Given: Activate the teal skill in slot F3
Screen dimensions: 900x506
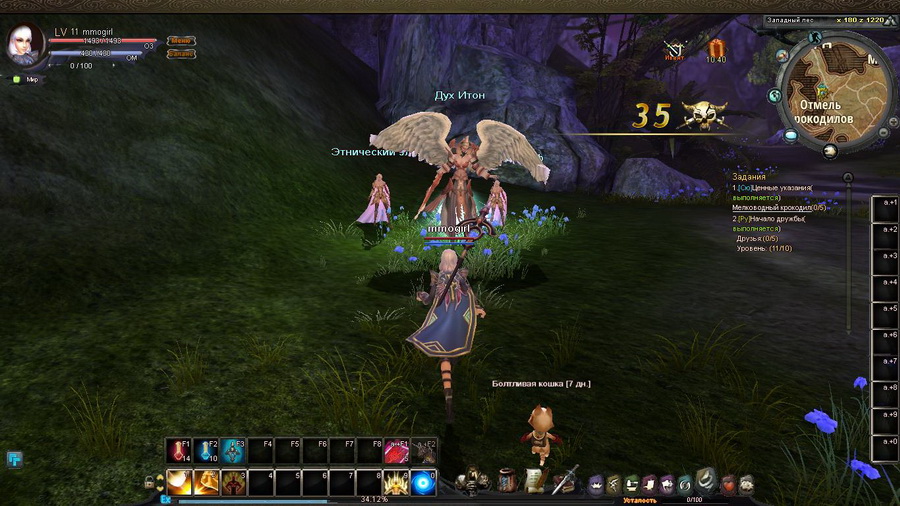Looking at the screenshot, I should [x=234, y=451].
